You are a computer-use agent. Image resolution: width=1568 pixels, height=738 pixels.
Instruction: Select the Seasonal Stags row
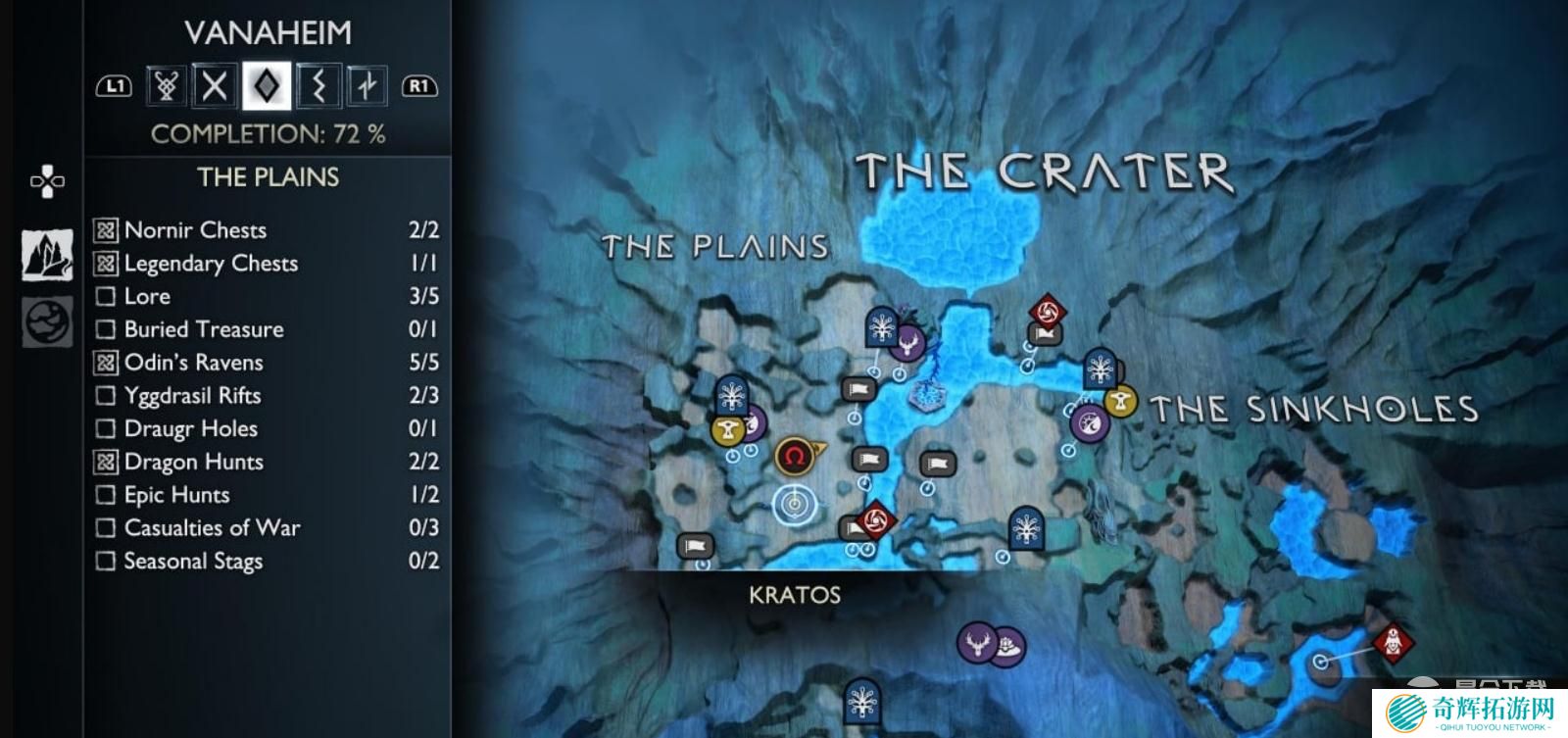[265, 562]
